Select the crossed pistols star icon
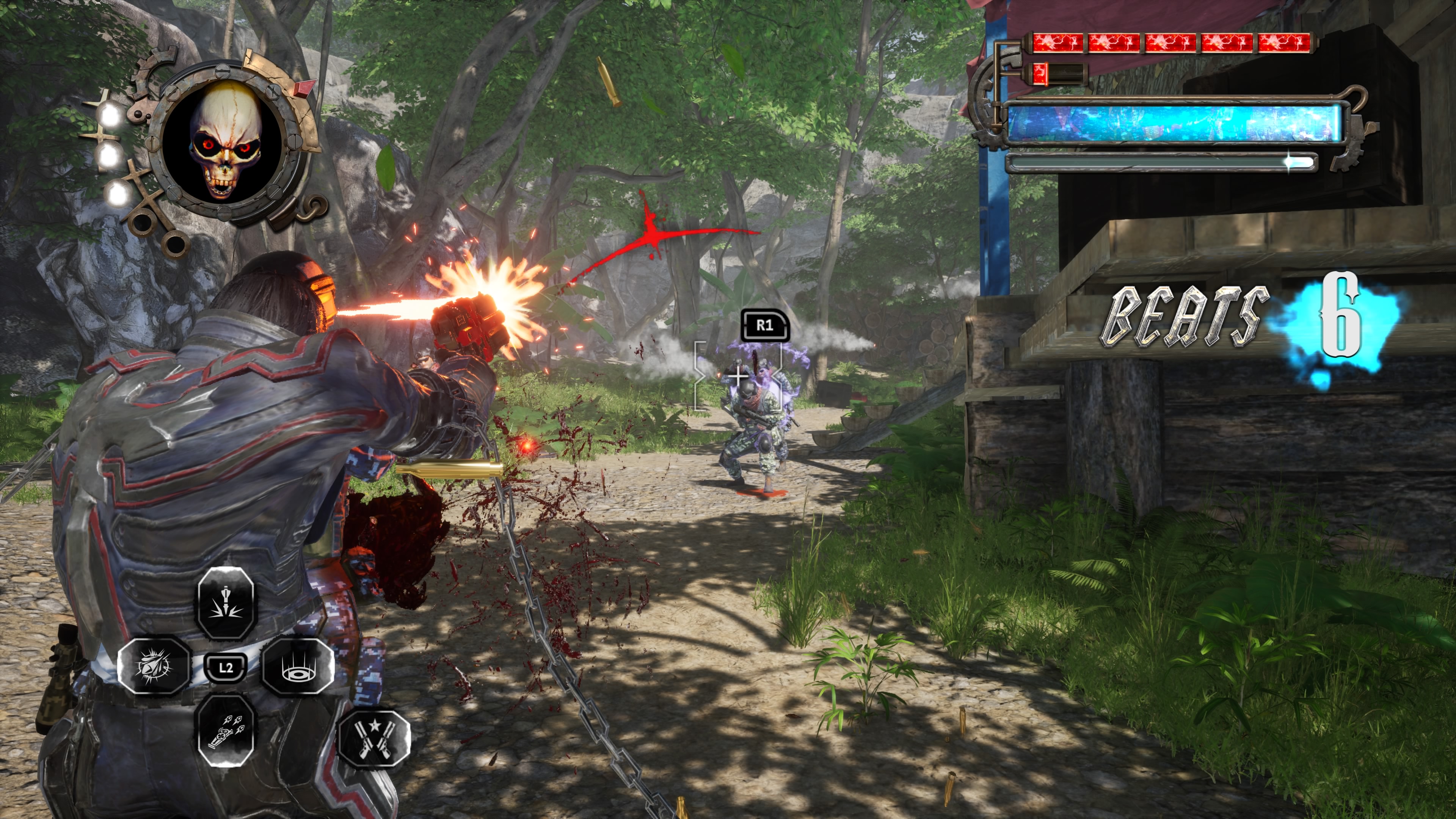Image resolution: width=1456 pixels, height=819 pixels. point(373,738)
